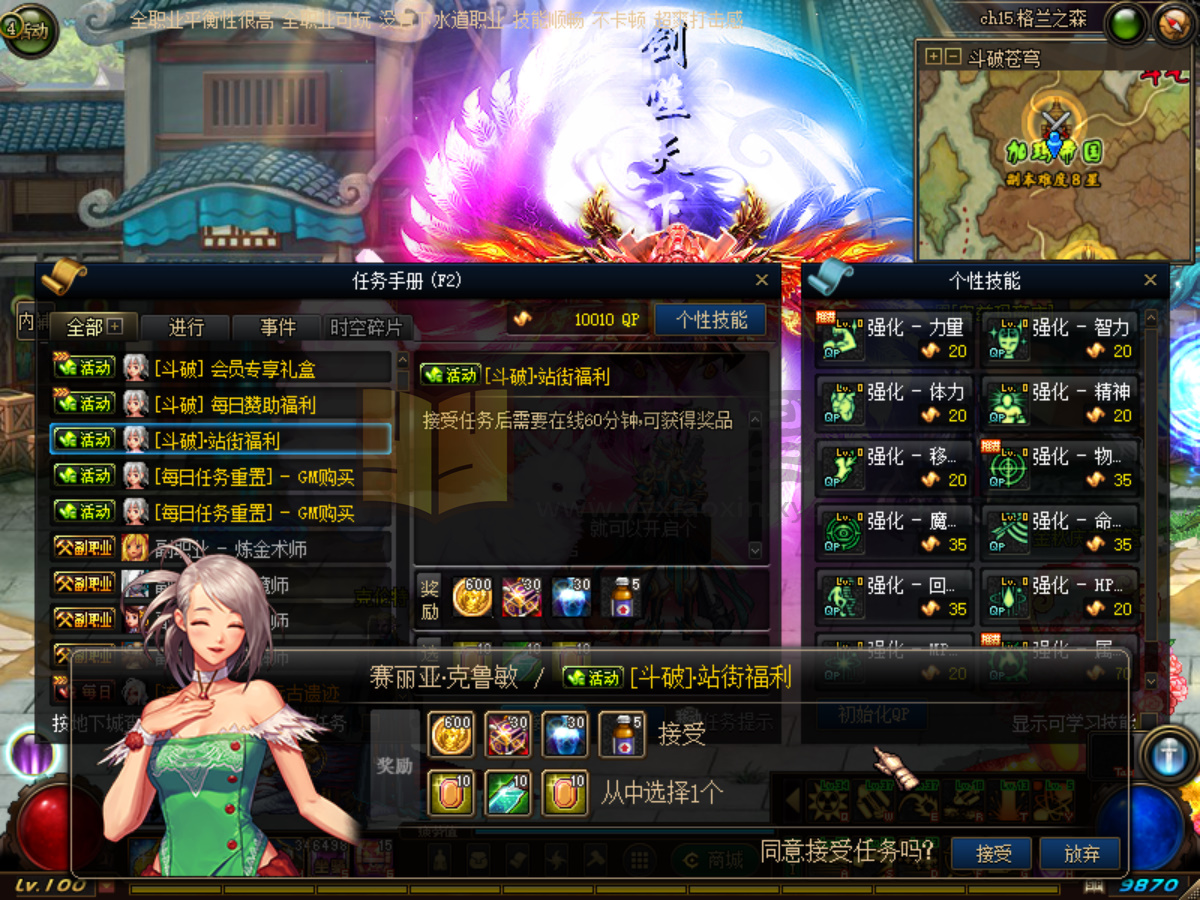This screenshot has width=1200, height=900.
Task: Switch to the 事件 quest tab
Action: [x=277, y=327]
